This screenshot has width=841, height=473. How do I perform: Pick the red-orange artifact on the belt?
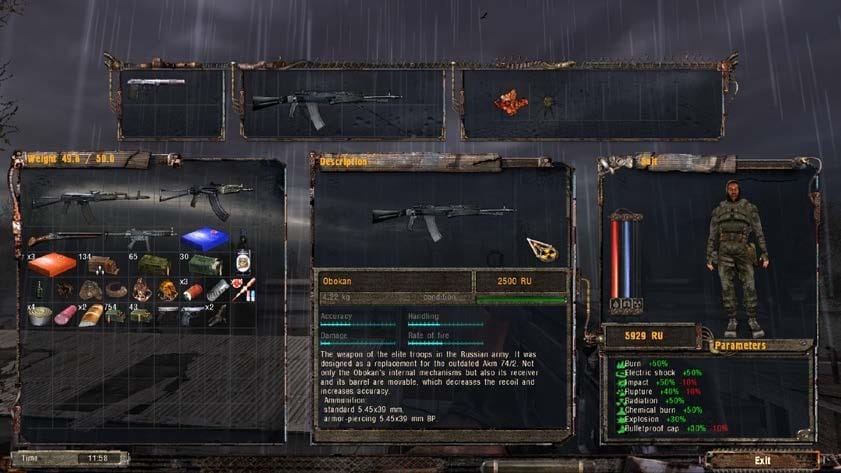tap(509, 101)
